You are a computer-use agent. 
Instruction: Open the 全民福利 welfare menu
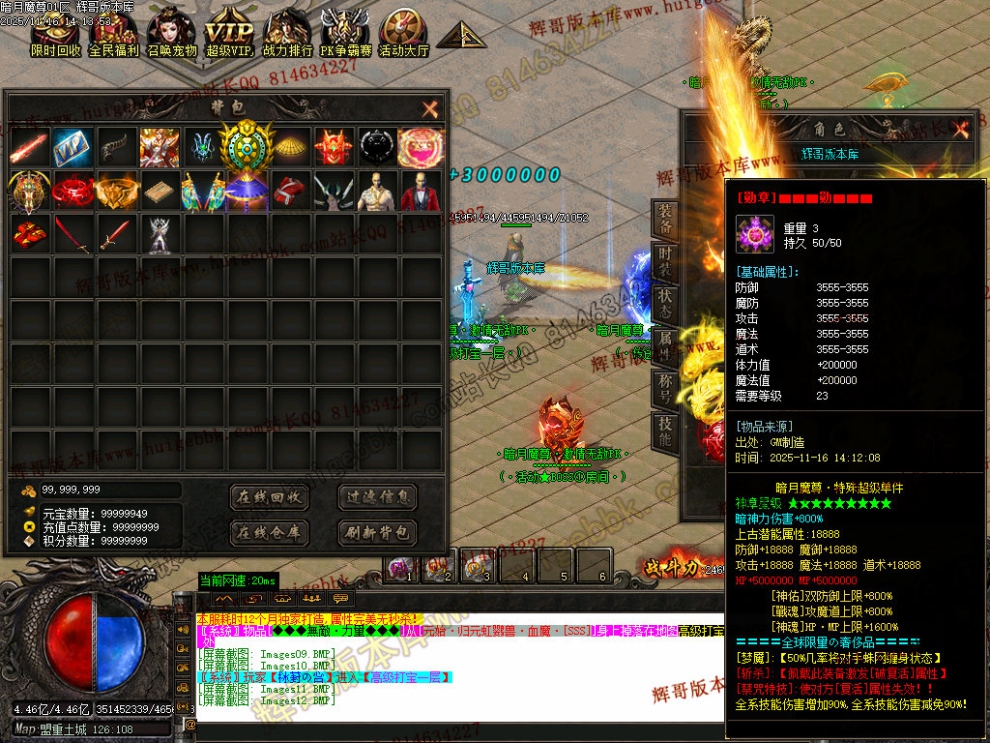tap(114, 35)
